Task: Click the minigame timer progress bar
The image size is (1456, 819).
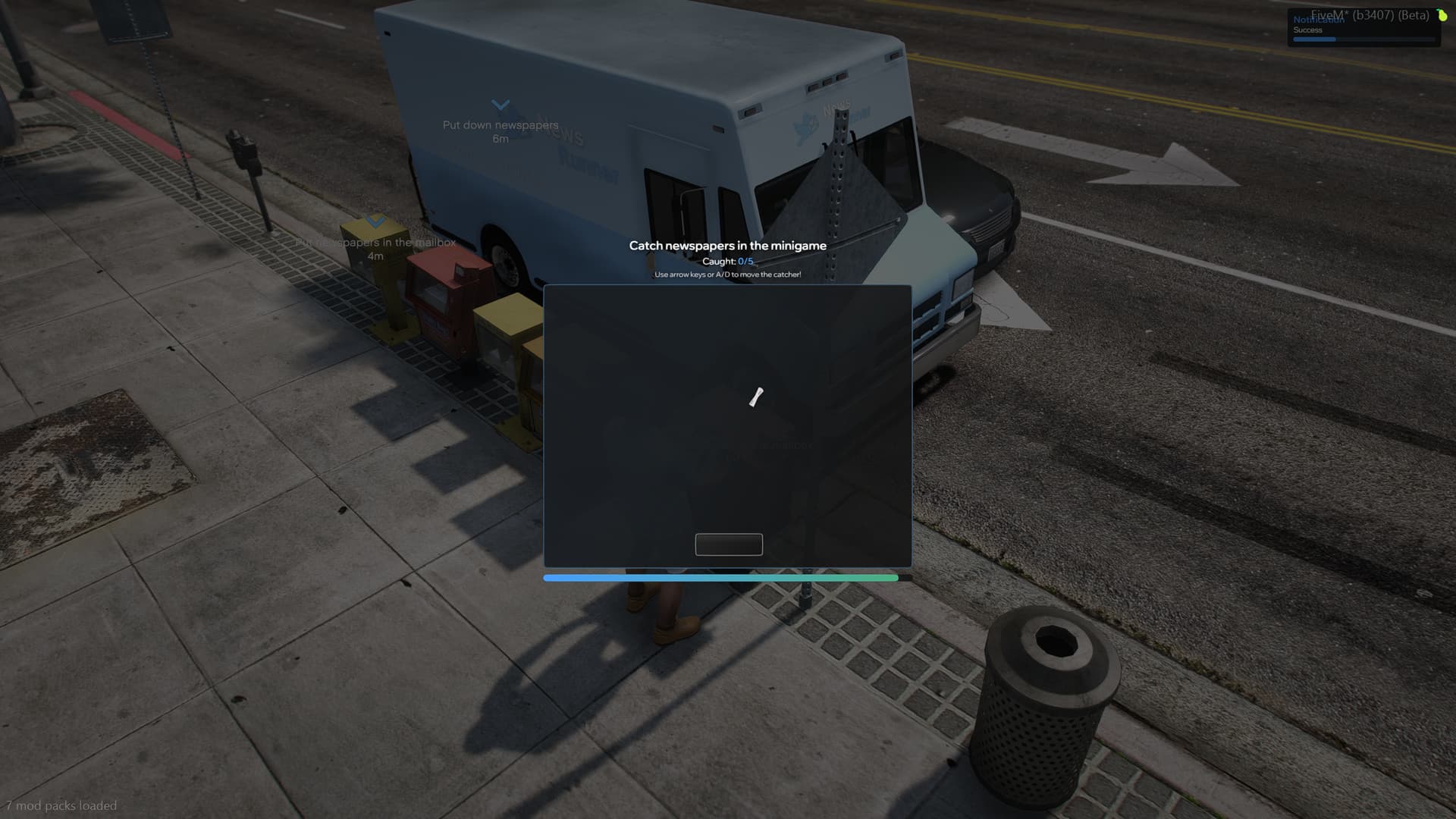Action: coord(720,578)
